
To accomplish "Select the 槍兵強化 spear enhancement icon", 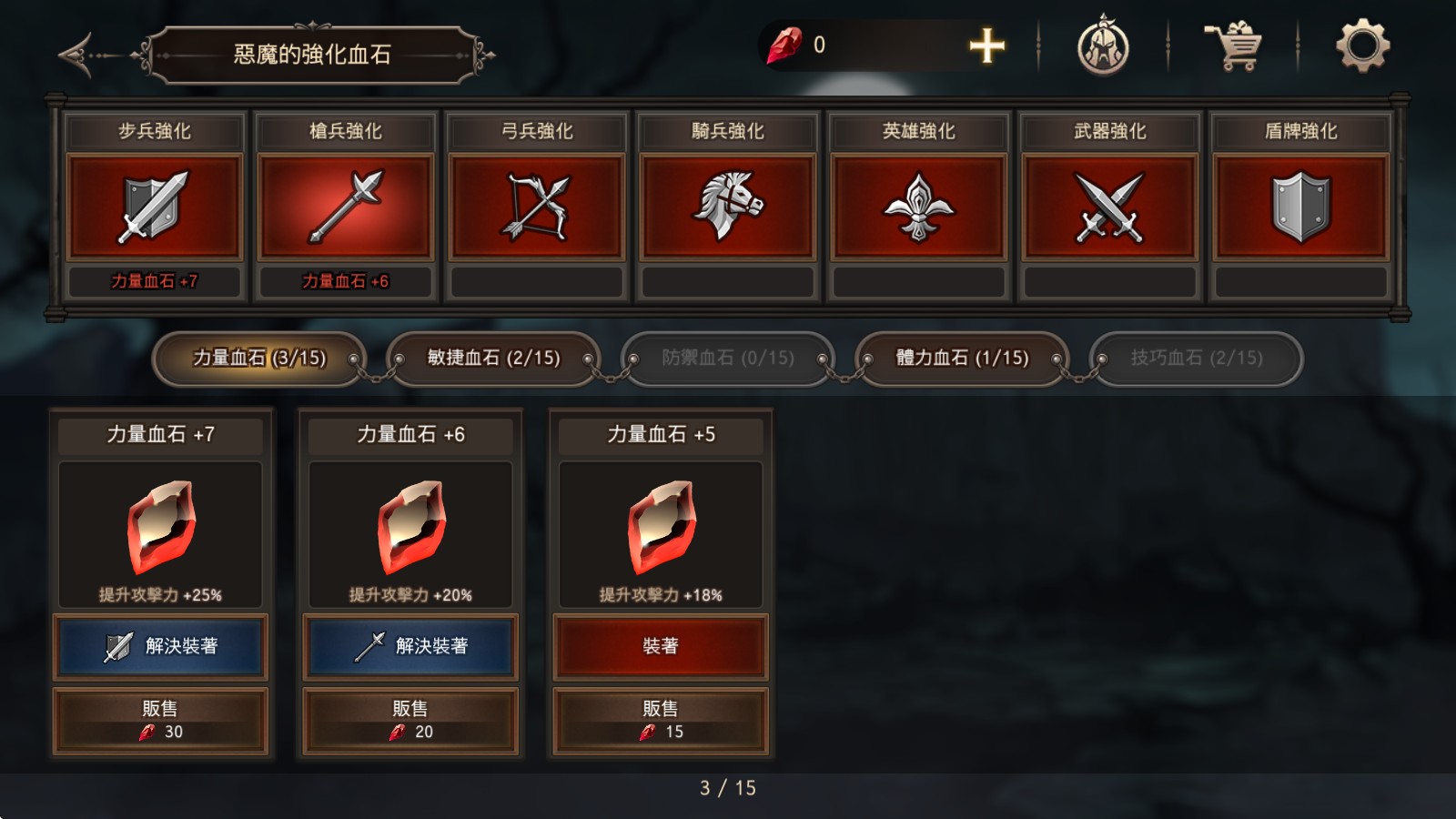I will coord(344,205).
